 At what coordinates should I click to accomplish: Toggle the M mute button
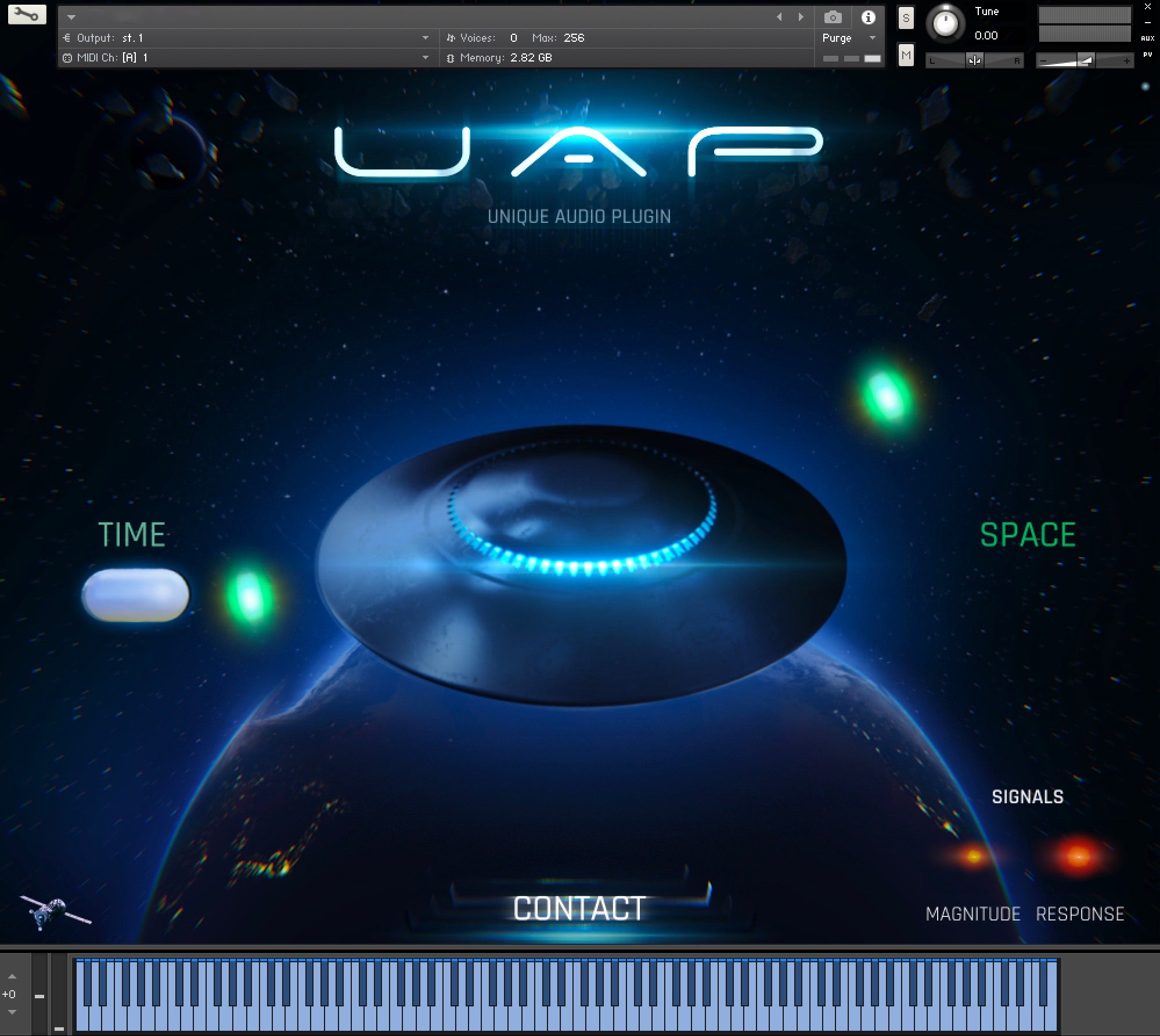point(906,56)
